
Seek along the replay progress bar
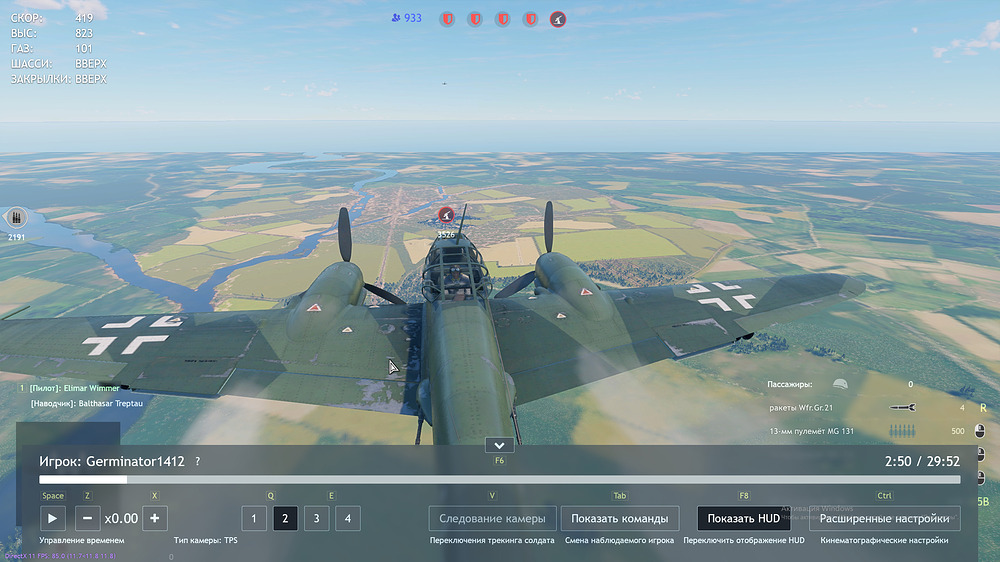[500, 480]
